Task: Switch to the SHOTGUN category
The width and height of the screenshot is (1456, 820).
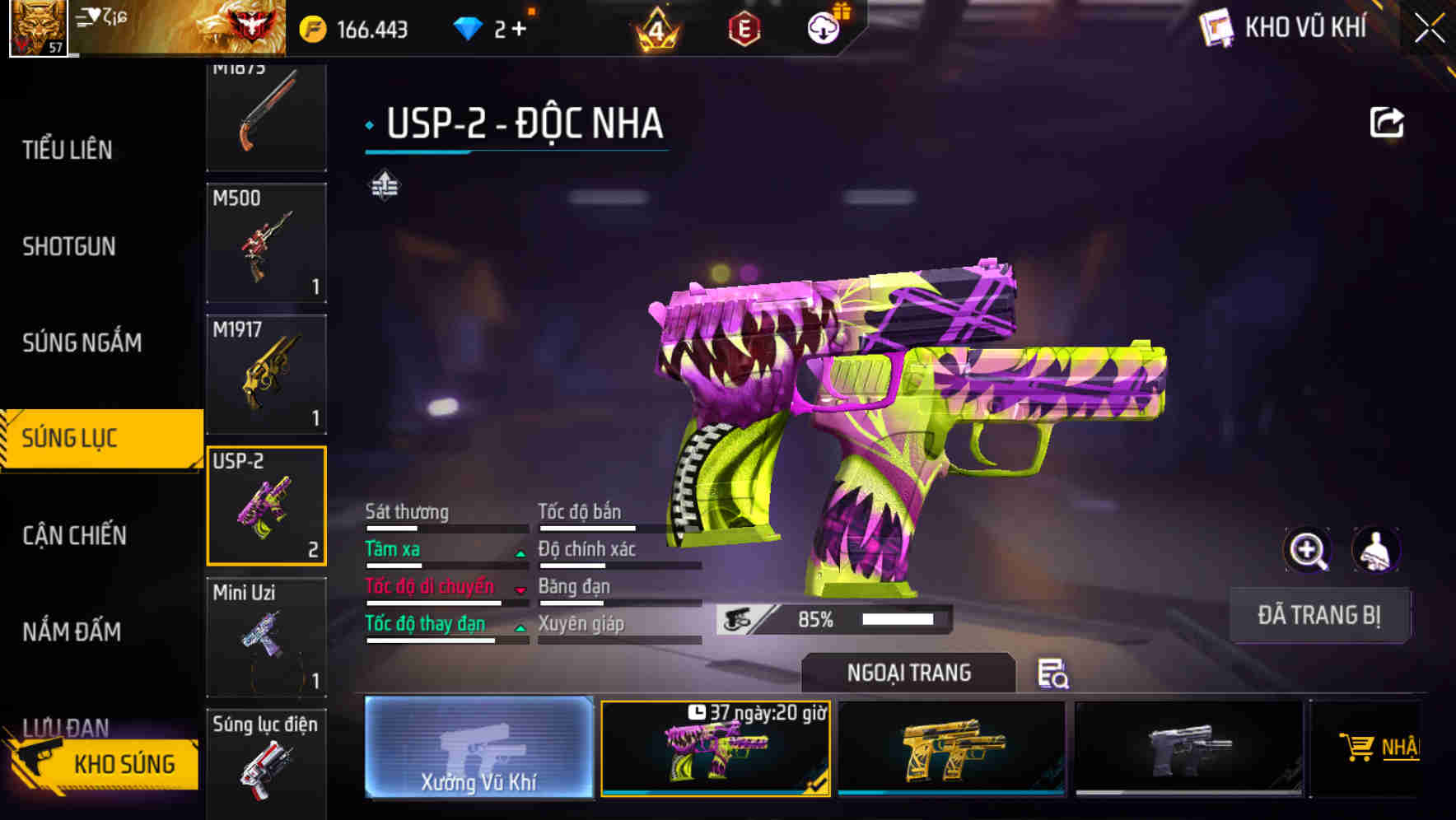Action: click(x=70, y=246)
